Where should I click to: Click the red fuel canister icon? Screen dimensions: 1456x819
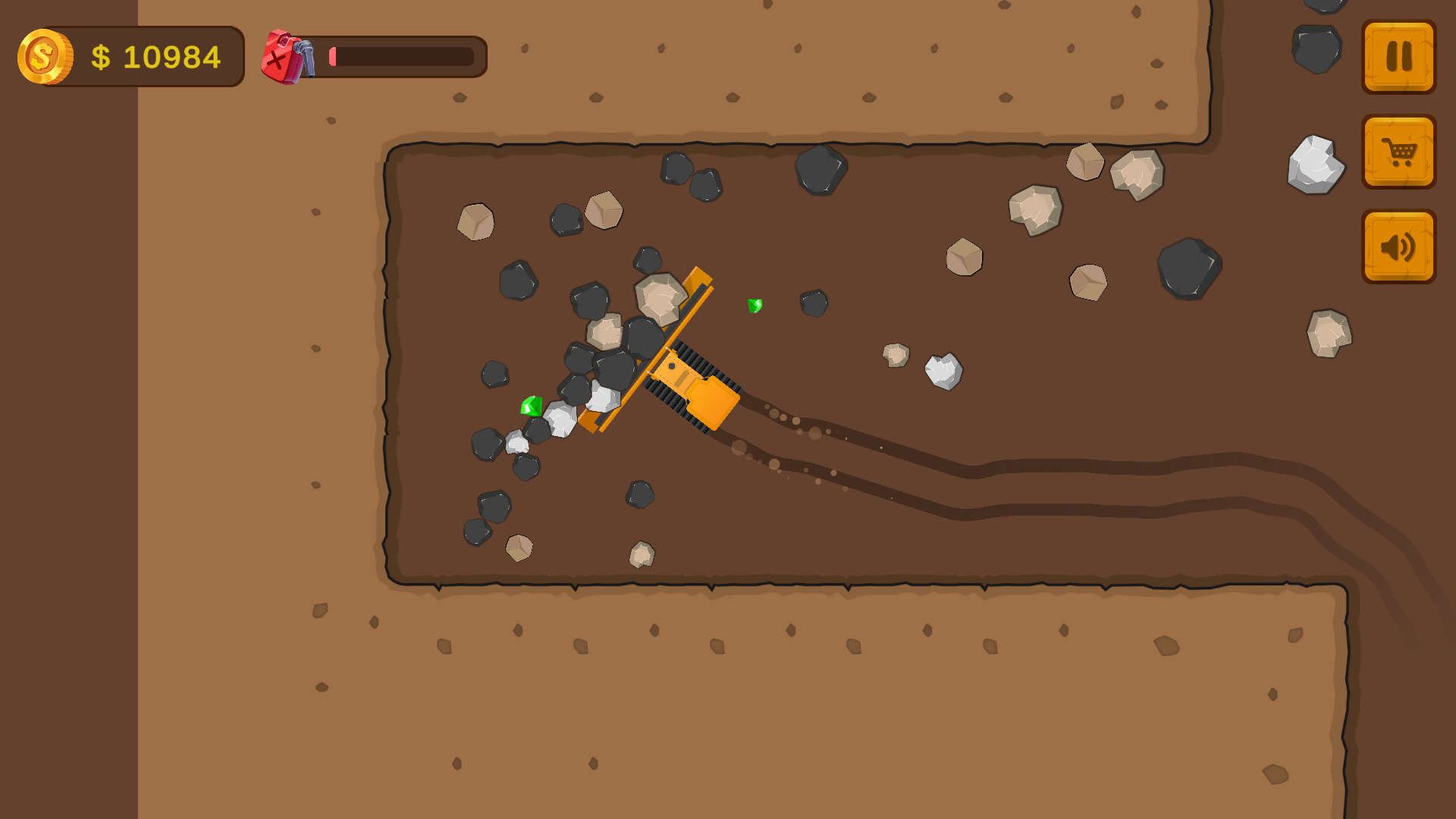pos(281,55)
